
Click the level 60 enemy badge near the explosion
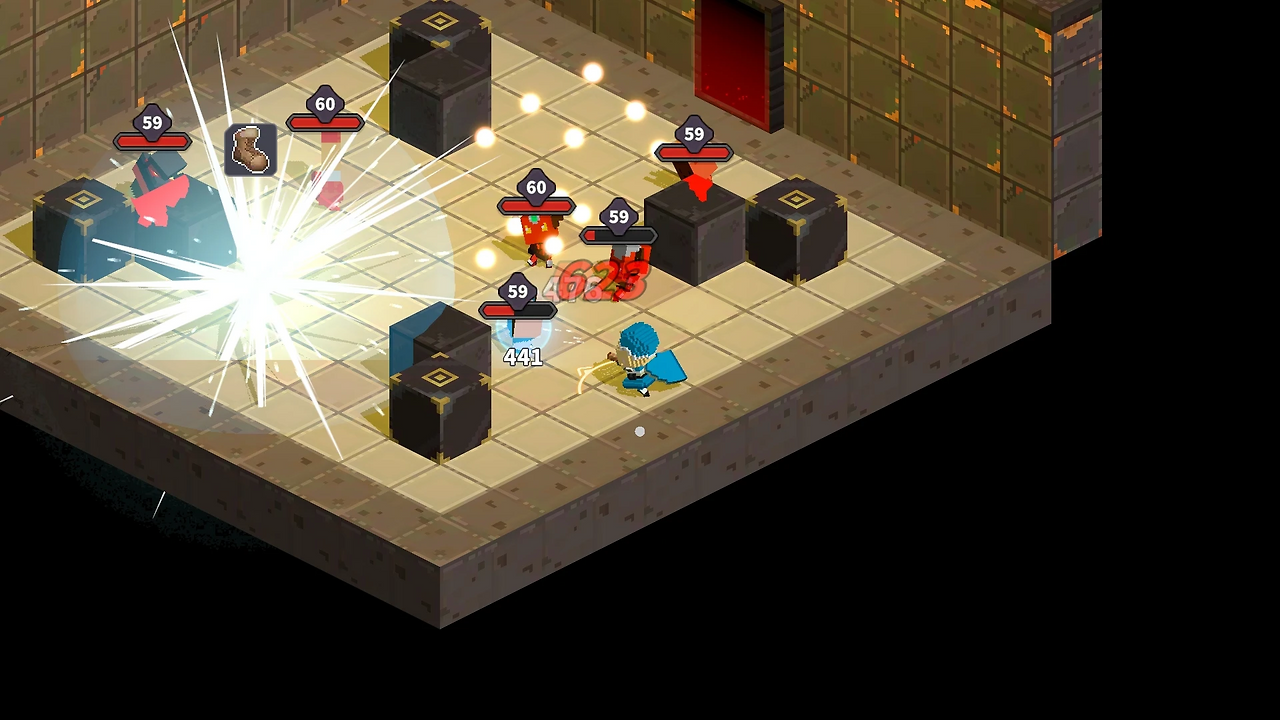(x=324, y=104)
